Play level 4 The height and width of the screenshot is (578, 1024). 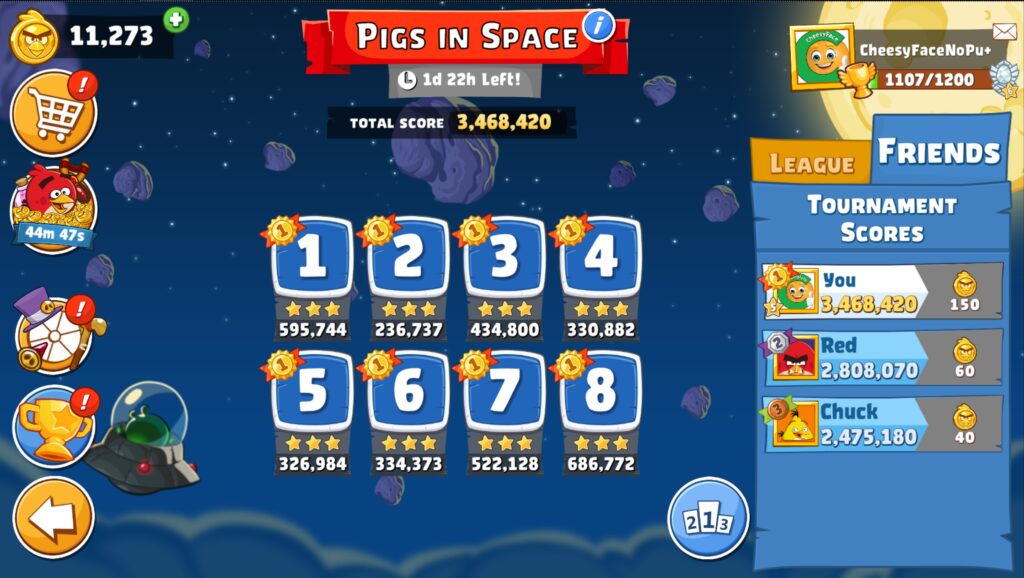pos(600,260)
